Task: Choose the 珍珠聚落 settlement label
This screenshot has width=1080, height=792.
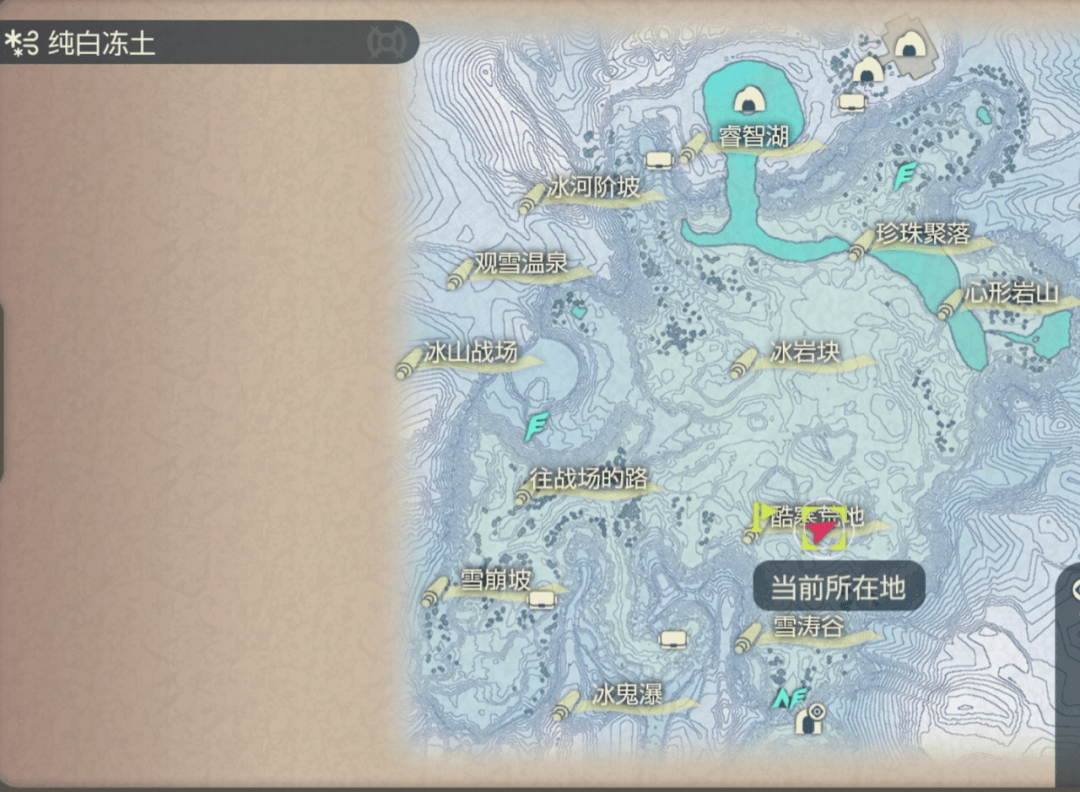Action: (x=922, y=235)
